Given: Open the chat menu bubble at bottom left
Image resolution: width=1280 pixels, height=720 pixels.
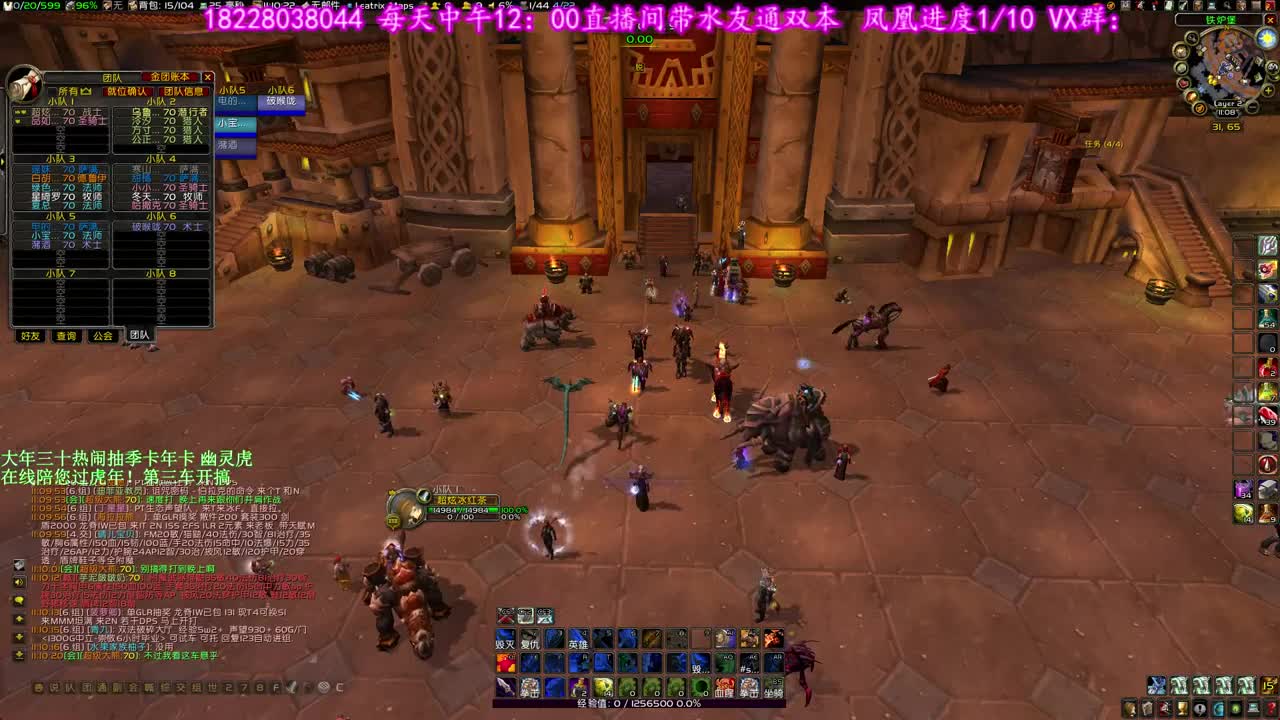Looking at the screenshot, I should (x=38, y=686).
